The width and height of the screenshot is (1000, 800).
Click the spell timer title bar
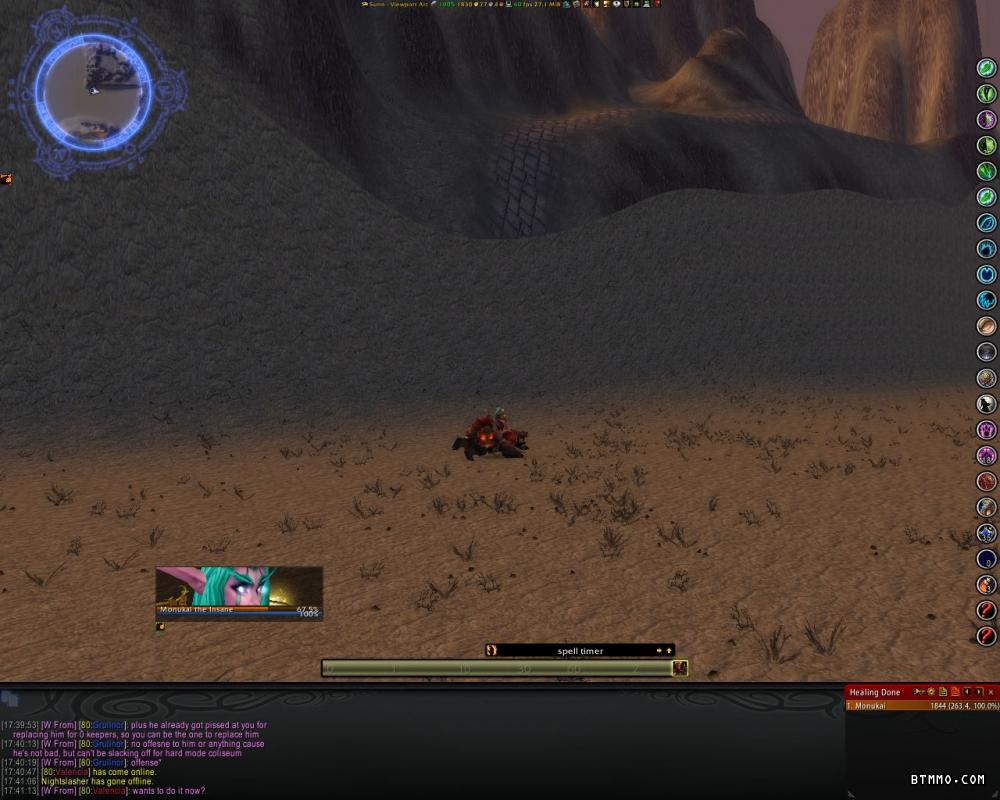580,651
